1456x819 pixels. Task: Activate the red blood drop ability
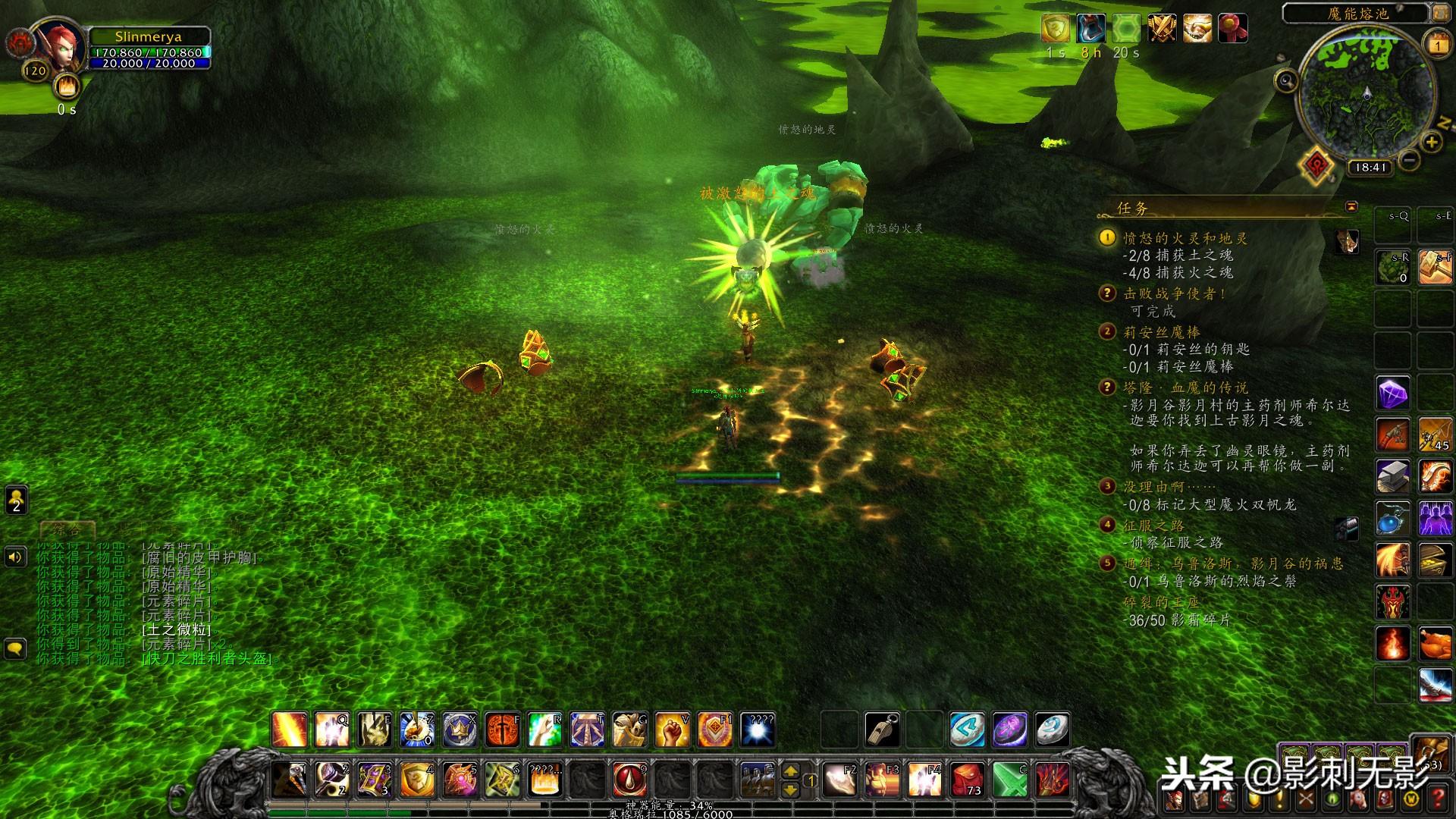pyautogui.click(x=629, y=780)
